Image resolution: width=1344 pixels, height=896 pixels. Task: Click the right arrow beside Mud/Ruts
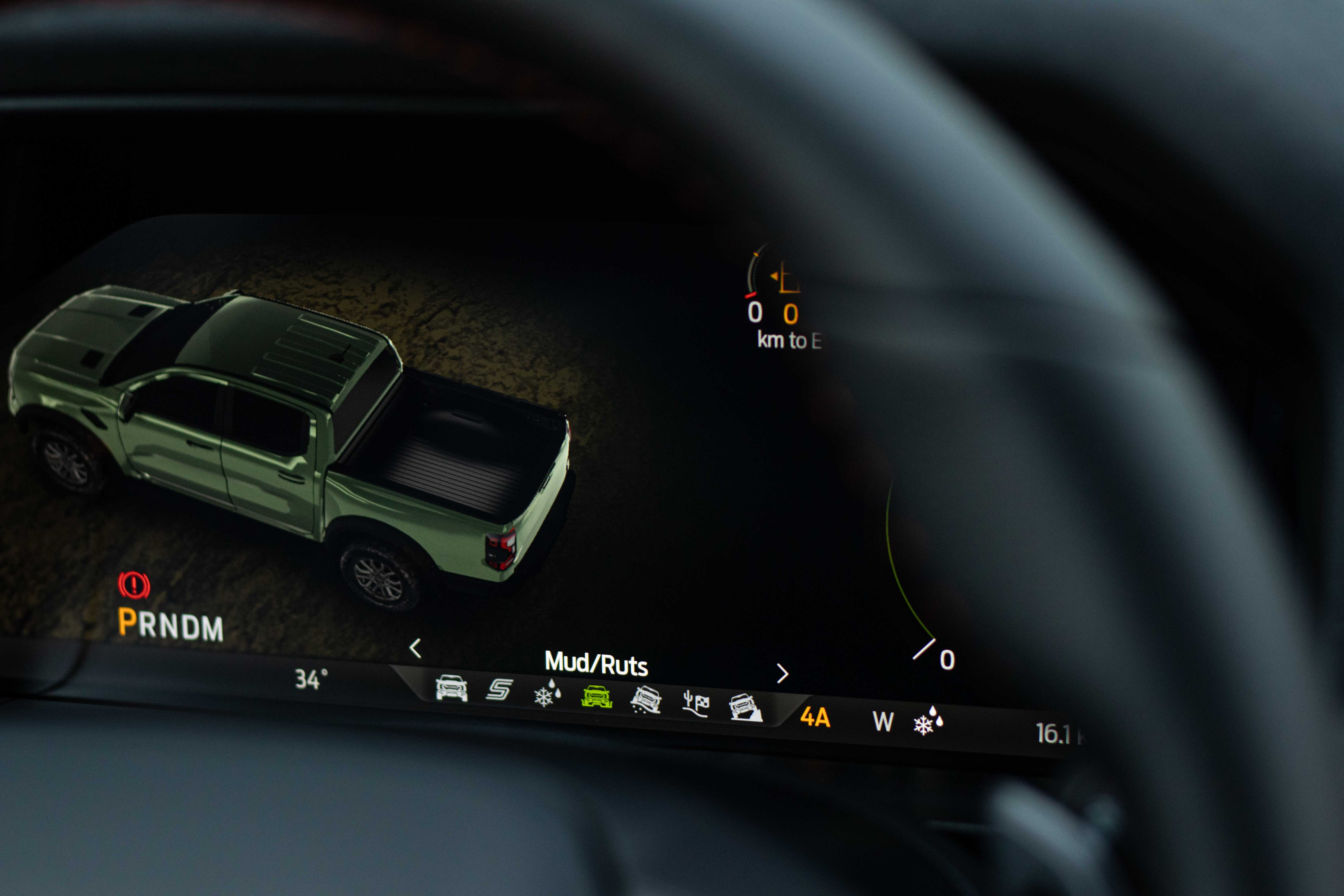point(782,674)
